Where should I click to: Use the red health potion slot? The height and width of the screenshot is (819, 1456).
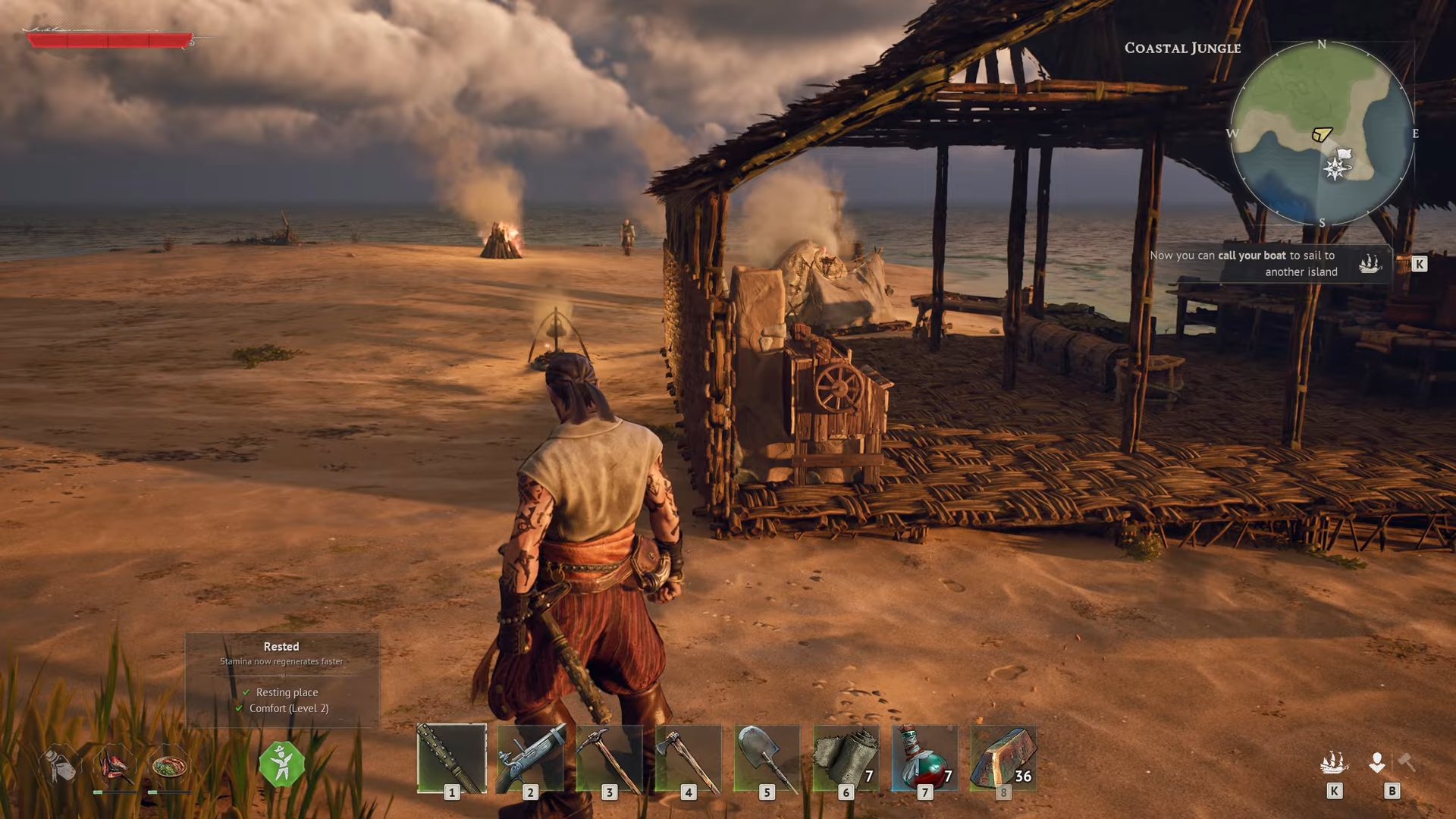pos(924,758)
